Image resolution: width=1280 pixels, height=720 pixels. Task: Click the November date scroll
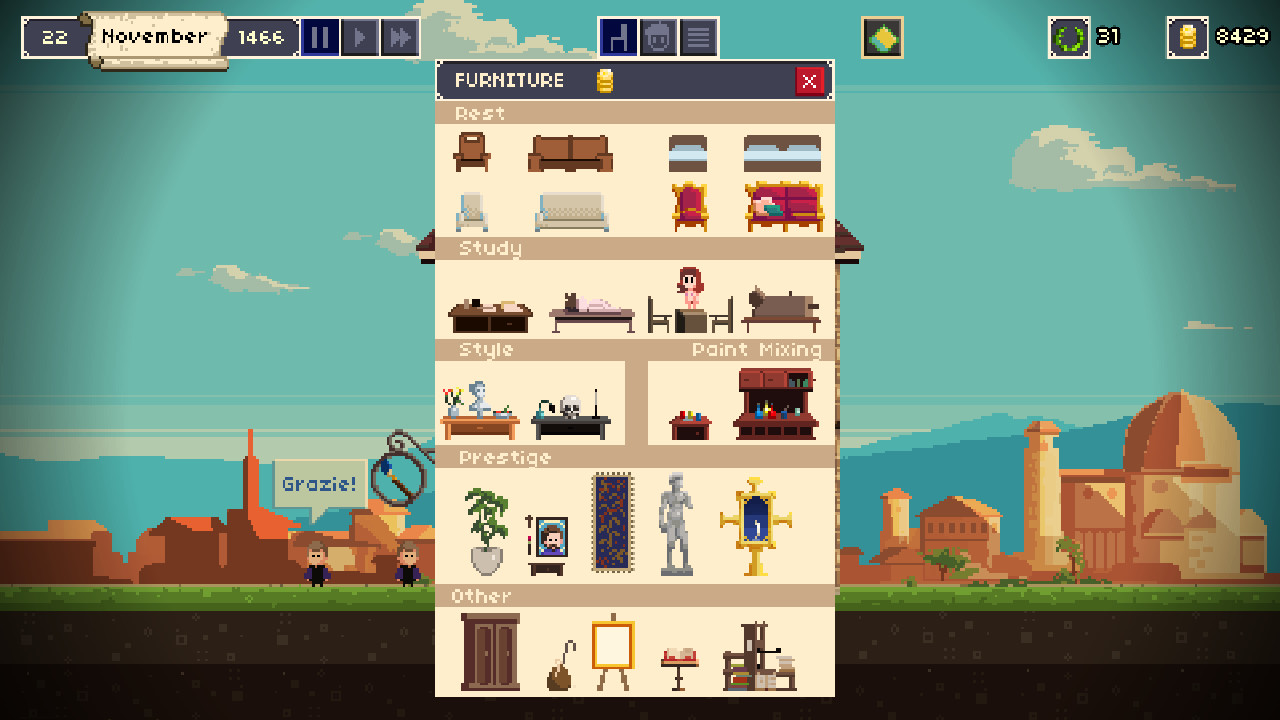[155, 37]
